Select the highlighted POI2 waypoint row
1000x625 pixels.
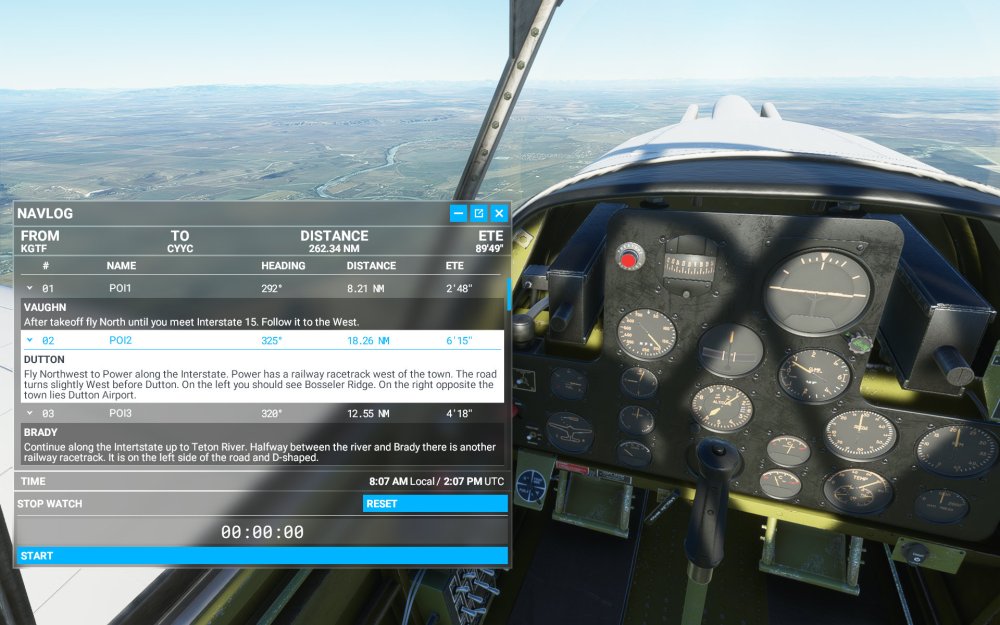tap(262, 341)
